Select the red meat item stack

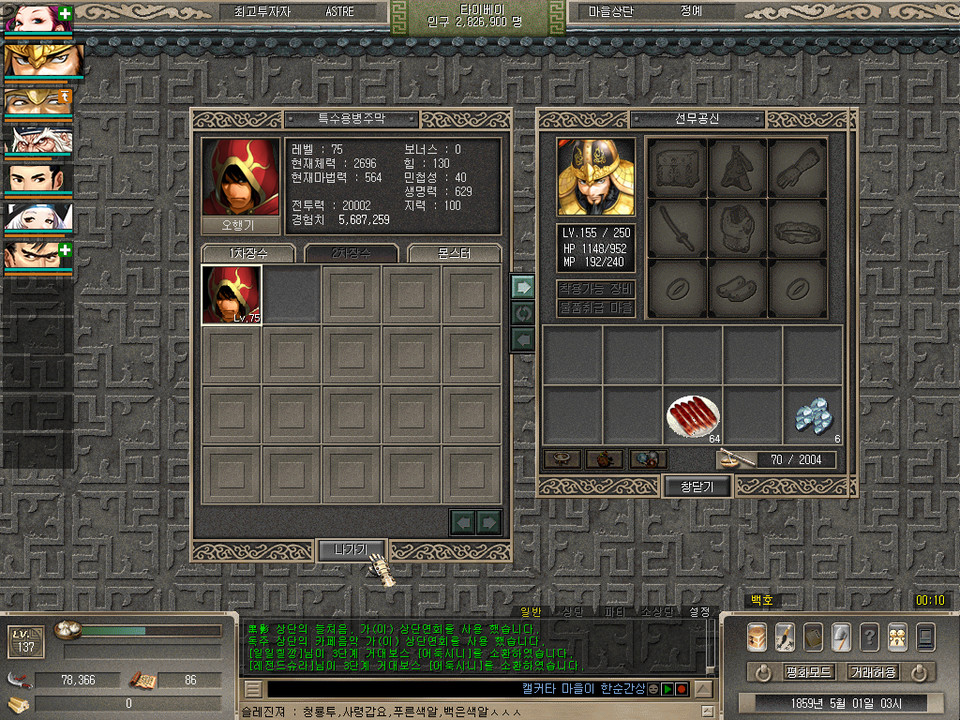coord(693,414)
